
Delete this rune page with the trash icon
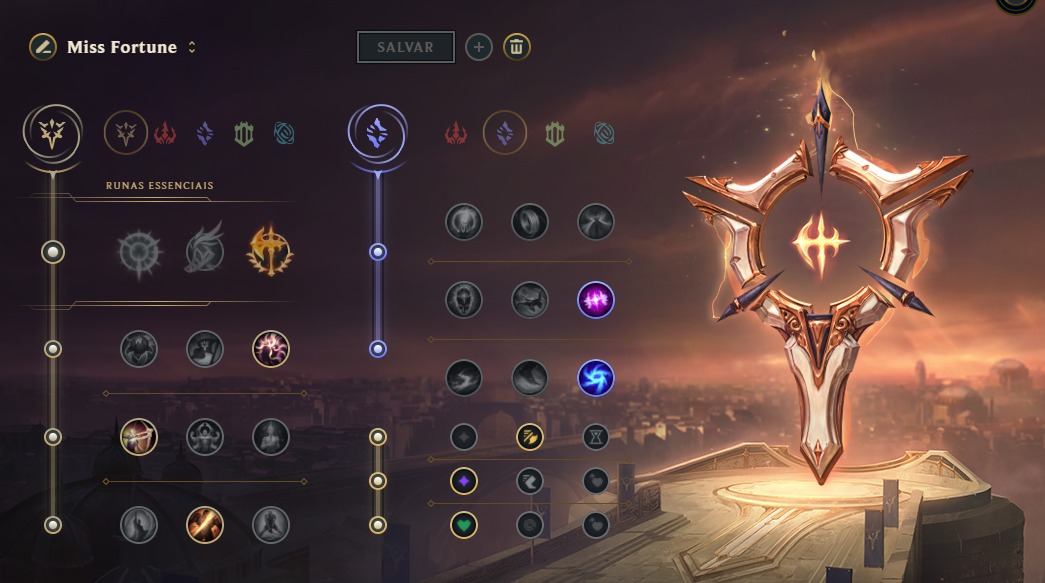[517, 47]
